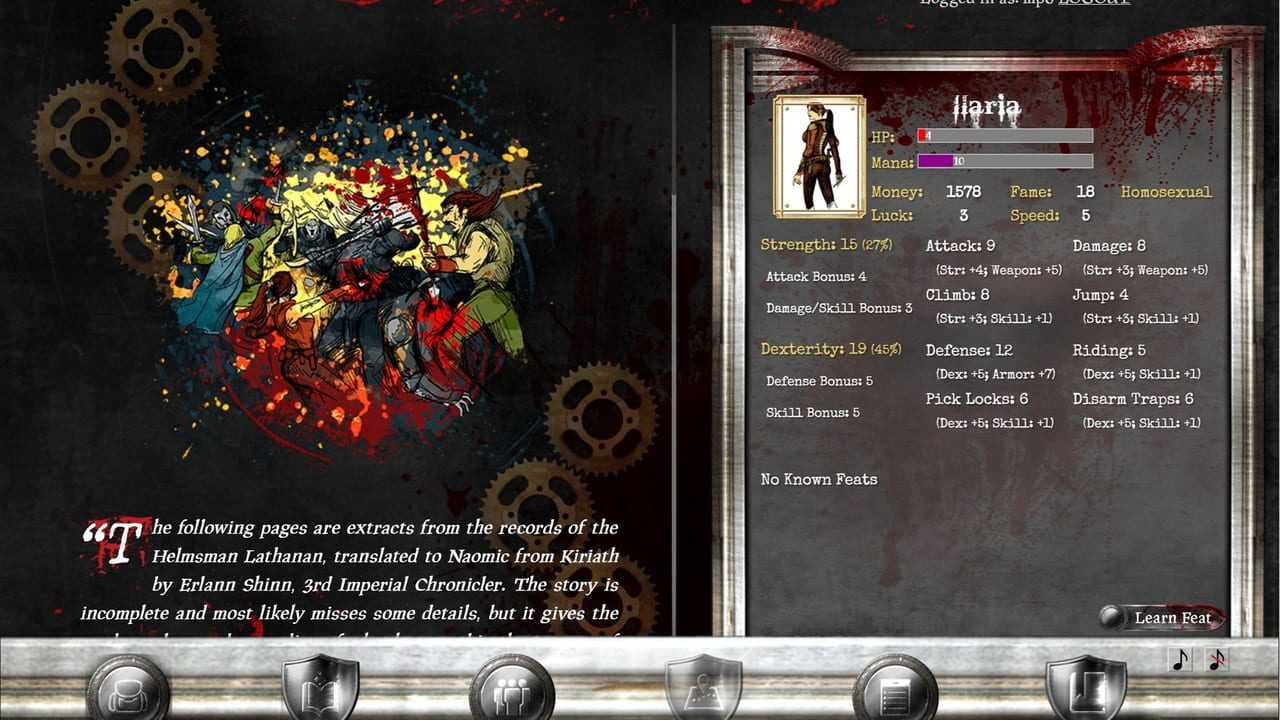Log out via the LOGOUT link
The image size is (1280, 720).
point(1095,3)
